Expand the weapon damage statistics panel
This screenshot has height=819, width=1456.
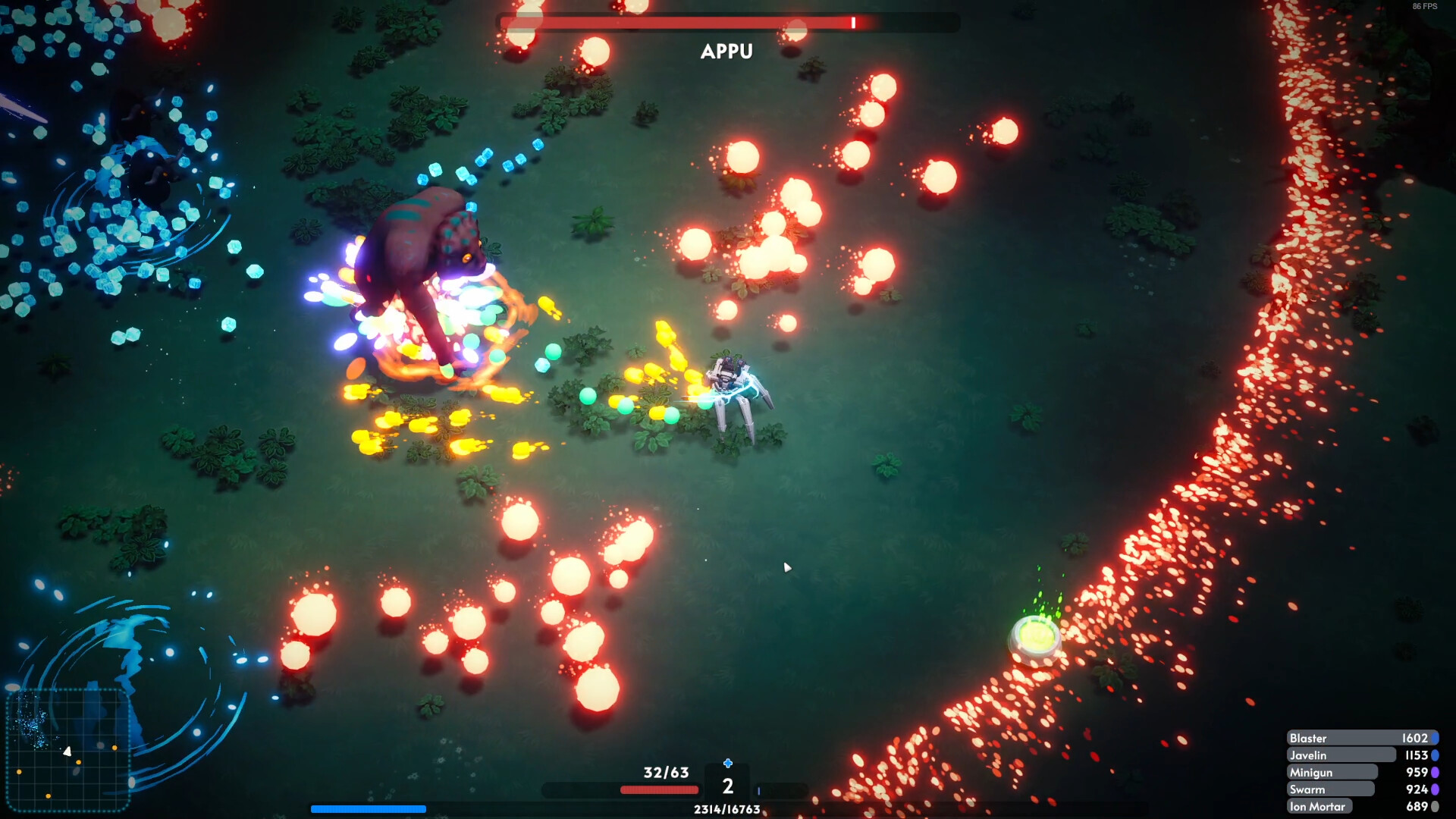tap(1363, 771)
